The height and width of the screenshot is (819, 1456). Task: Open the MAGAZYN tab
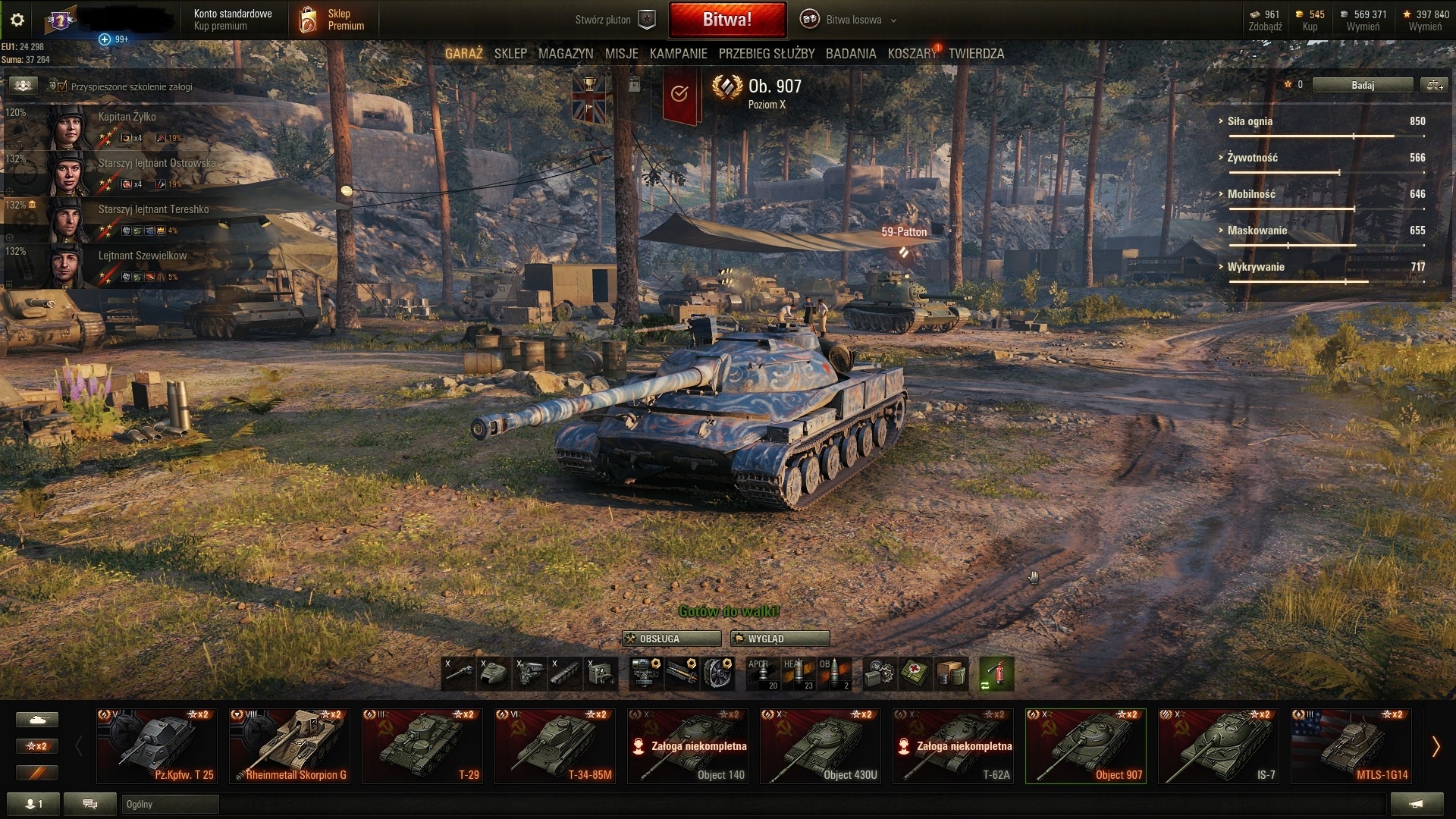(x=566, y=54)
